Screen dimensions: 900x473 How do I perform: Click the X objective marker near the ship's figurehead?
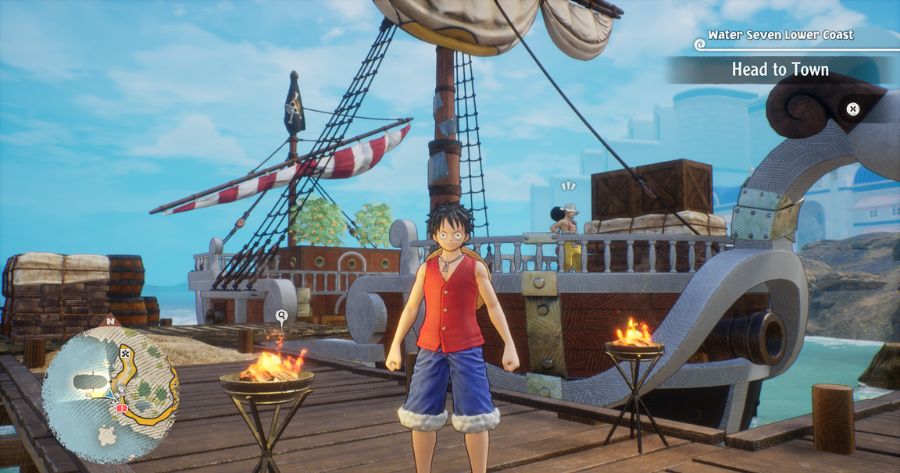click(852, 109)
